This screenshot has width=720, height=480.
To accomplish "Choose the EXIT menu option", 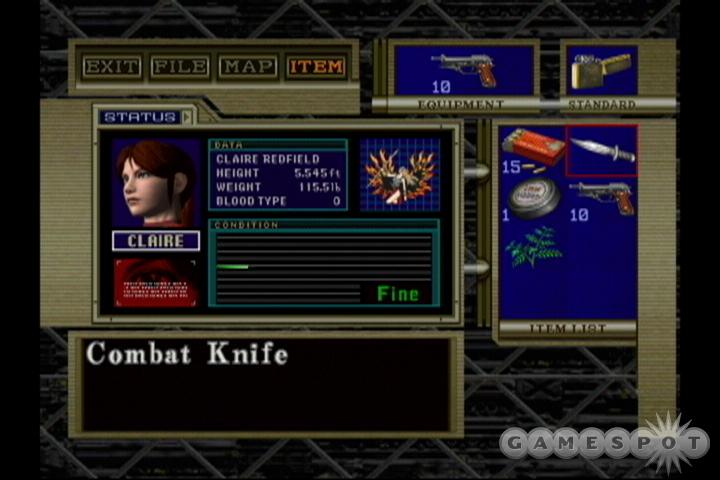I will (x=112, y=67).
